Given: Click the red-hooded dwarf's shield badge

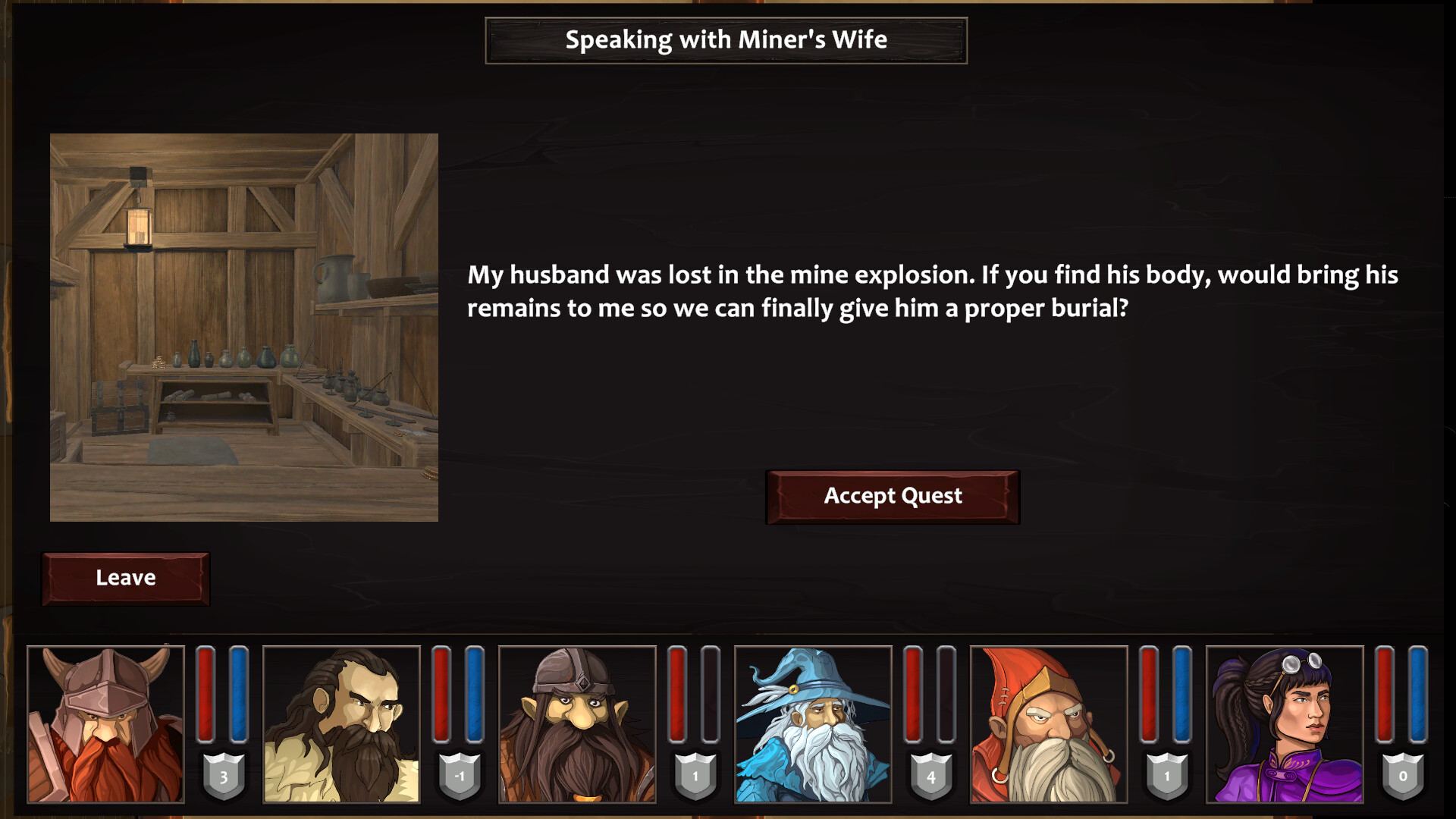Looking at the screenshot, I should tap(1166, 775).
